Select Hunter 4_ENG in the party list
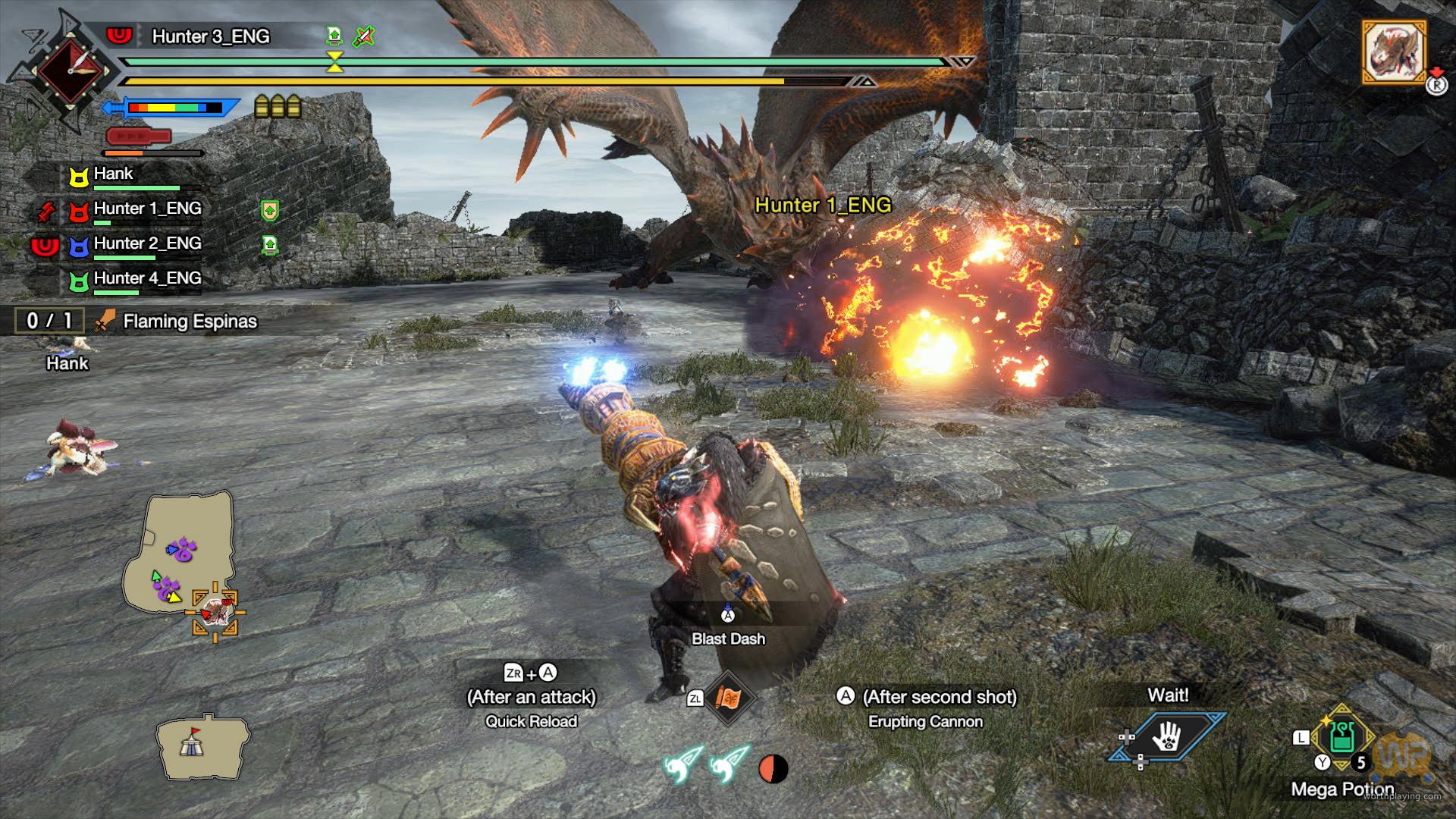This screenshot has height=819, width=1456. 147,278
